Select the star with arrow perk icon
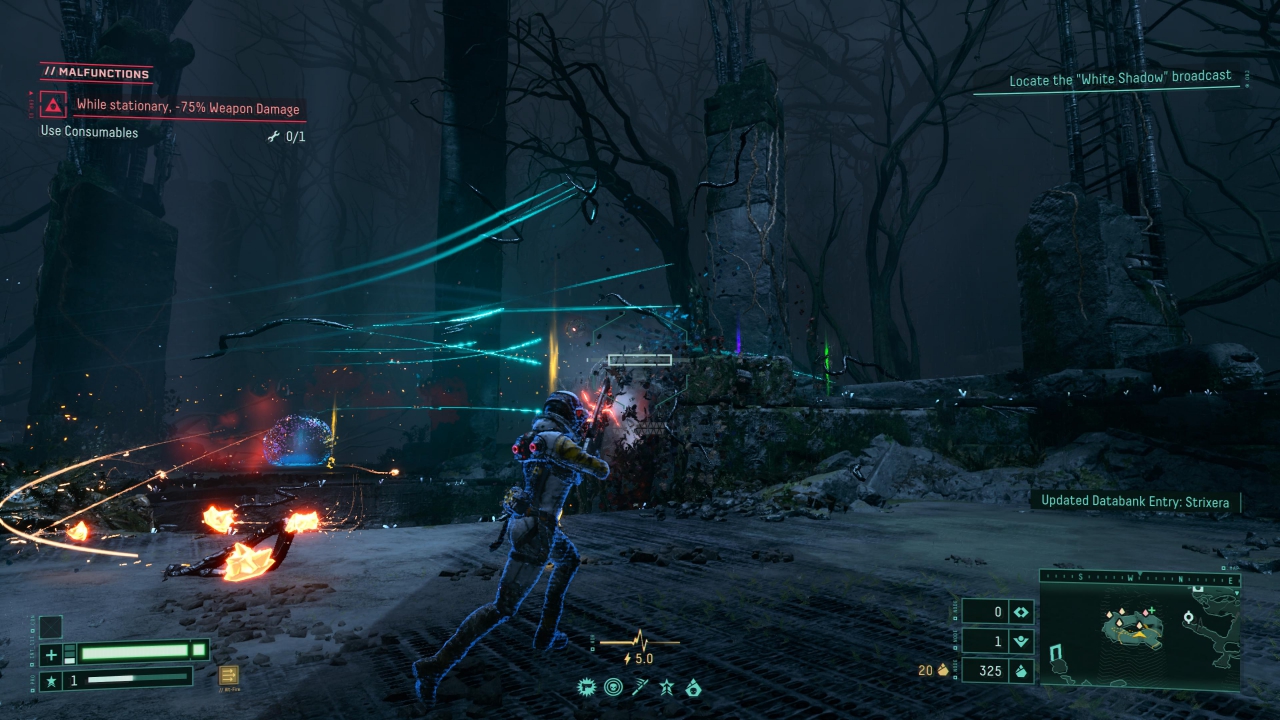Screen dimensions: 1280x720 [666, 687]
